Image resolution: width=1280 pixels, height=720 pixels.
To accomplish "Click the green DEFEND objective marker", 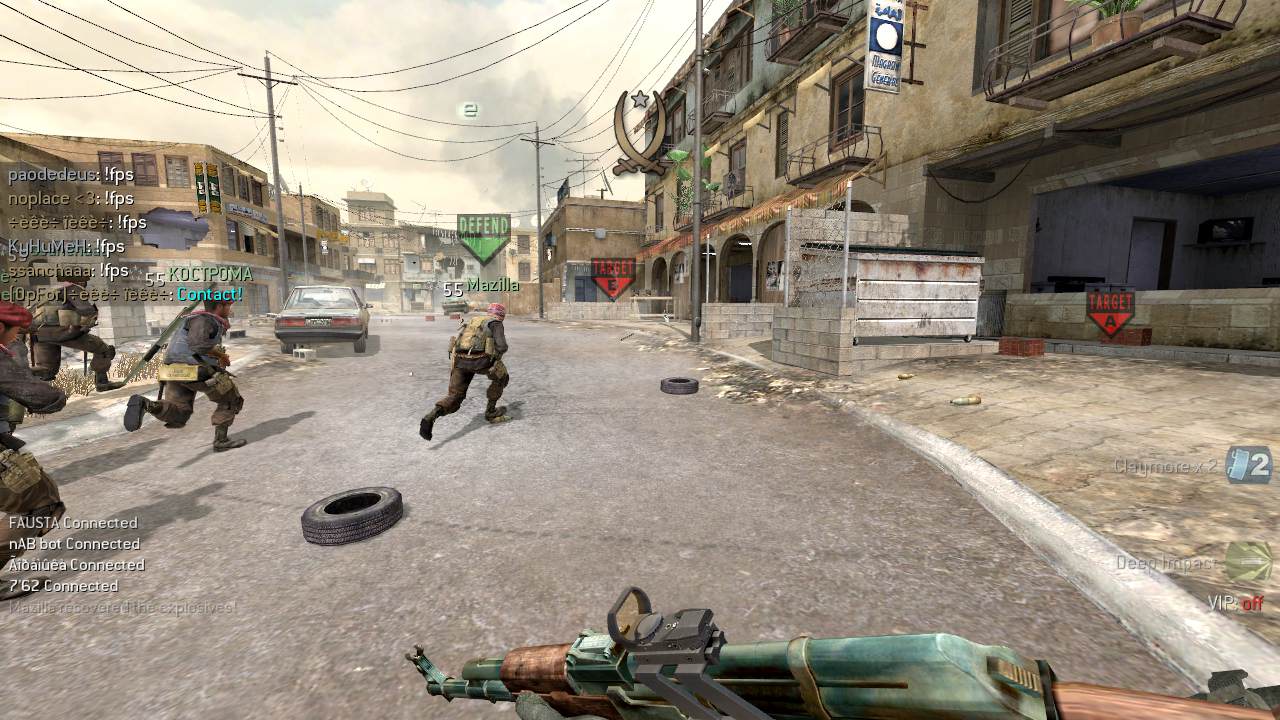I will (484, 237).
